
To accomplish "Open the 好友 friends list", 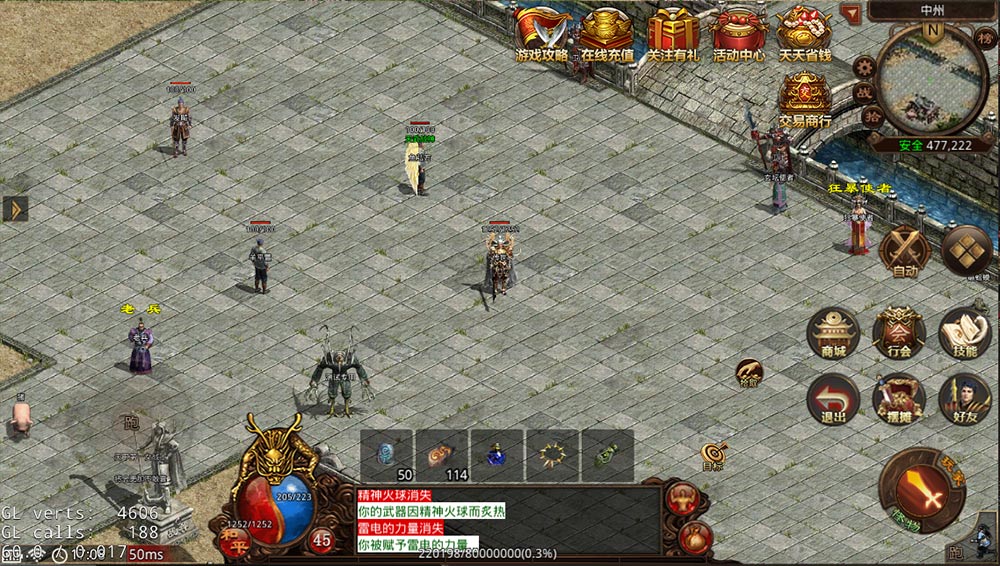I will pos(964,399).
